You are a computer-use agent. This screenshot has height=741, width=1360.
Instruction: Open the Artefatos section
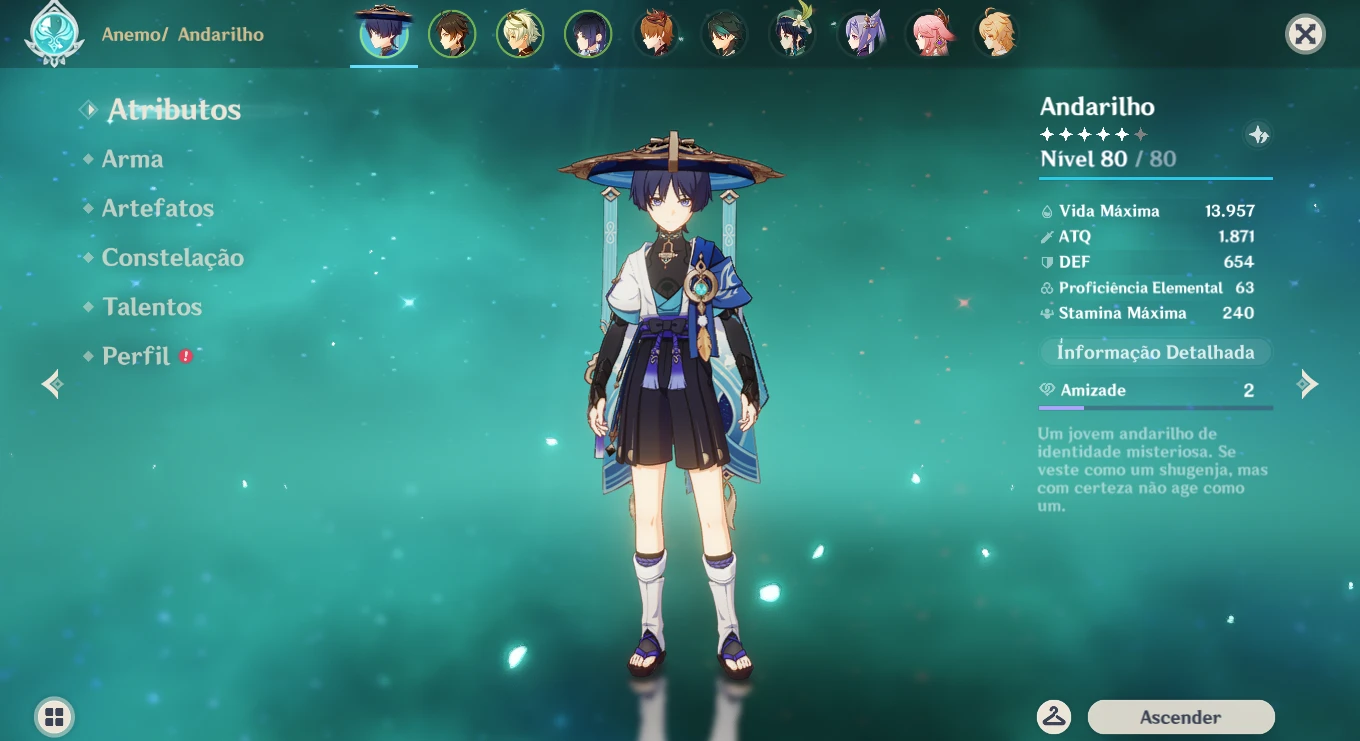tap(157, 208)
